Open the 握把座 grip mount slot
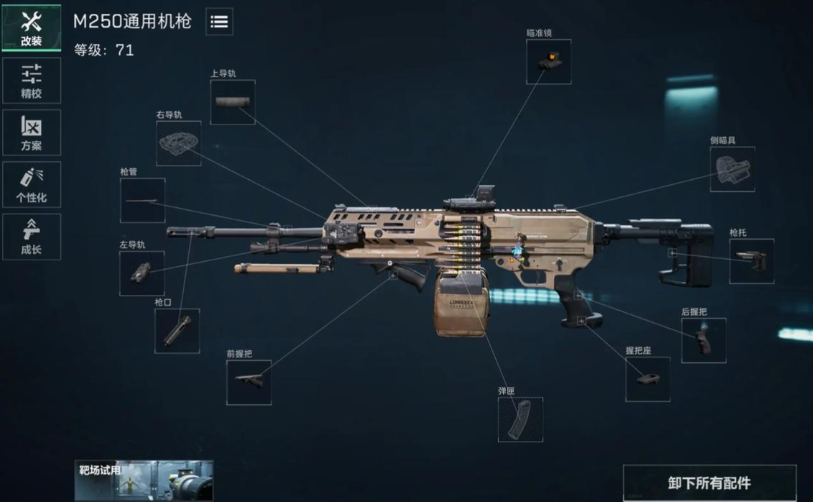 tap(647, 379)
